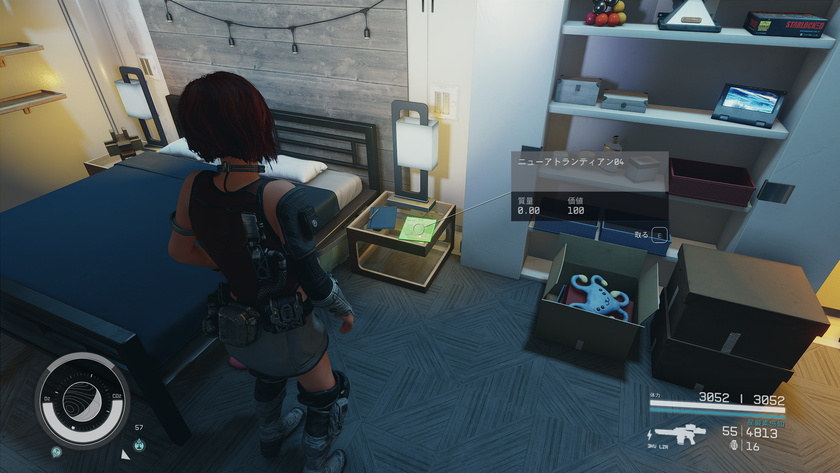Click the circular planet scanner compass
The image size is (840, 473).
click(83, 399)
